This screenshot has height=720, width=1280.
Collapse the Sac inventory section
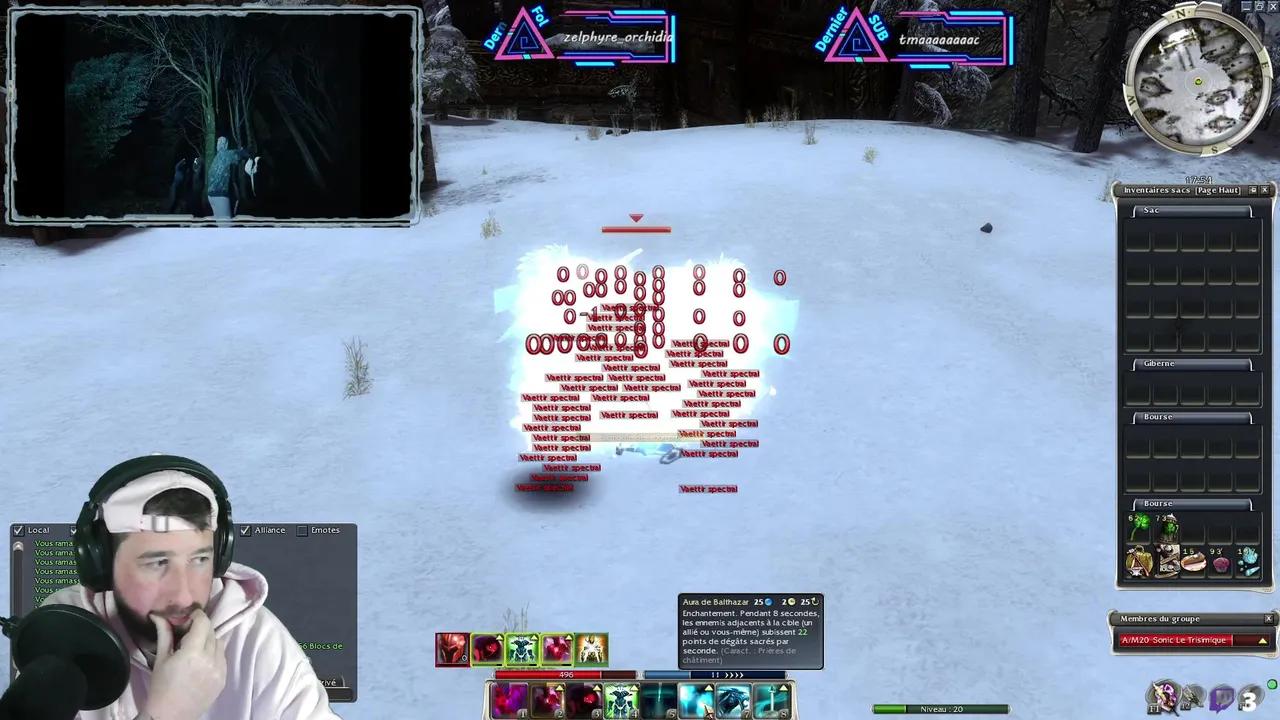[1151, 210]
